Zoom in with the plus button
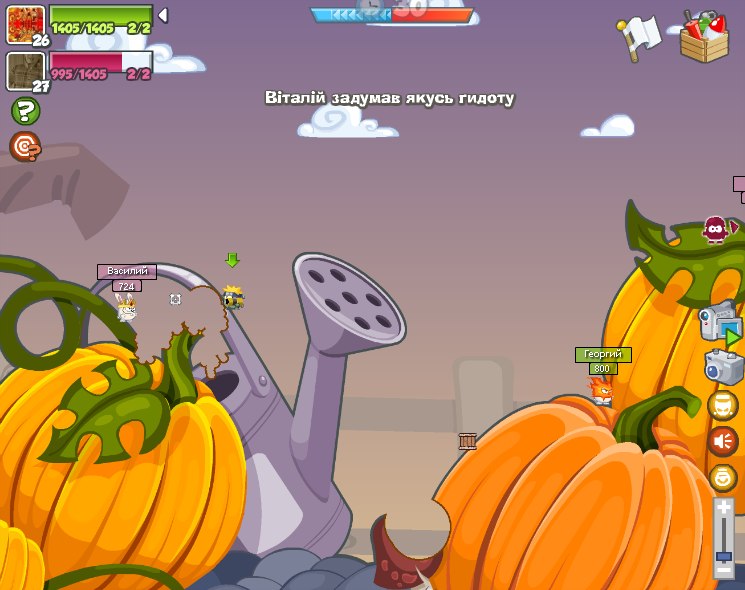This screenshot has width=745, height=590. coord(723,508)
